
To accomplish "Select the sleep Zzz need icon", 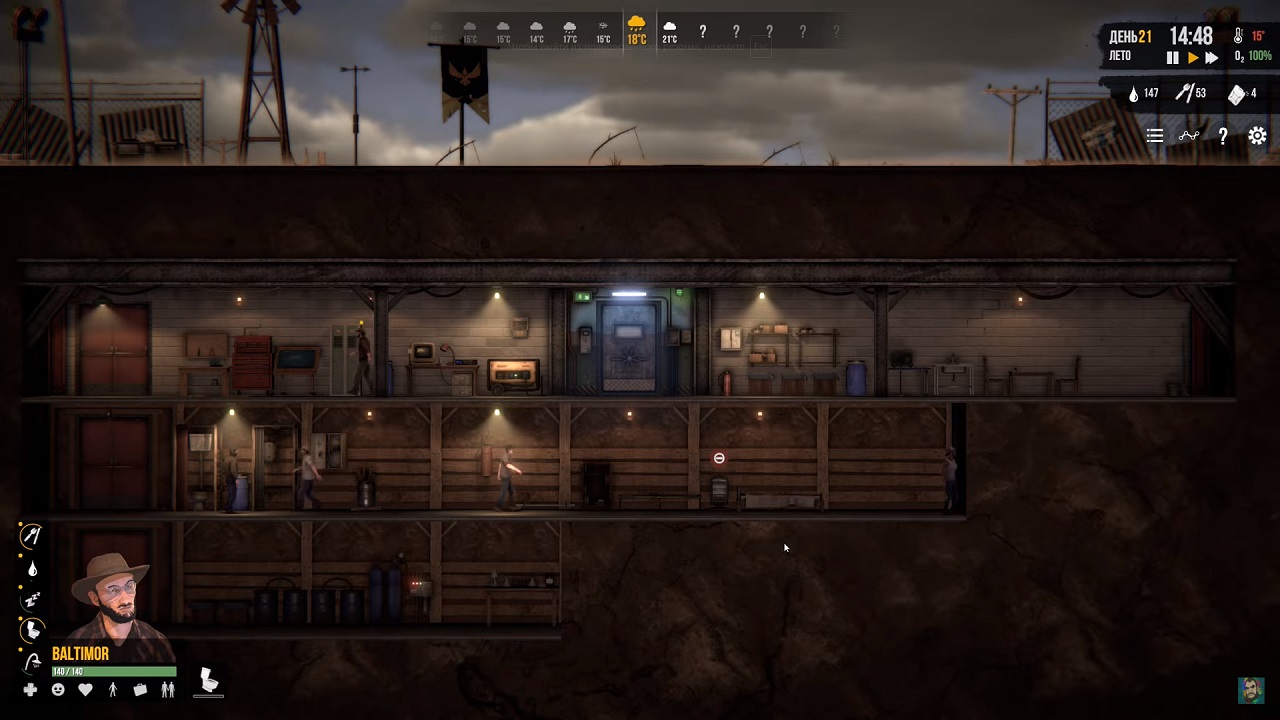I will 31,598.
